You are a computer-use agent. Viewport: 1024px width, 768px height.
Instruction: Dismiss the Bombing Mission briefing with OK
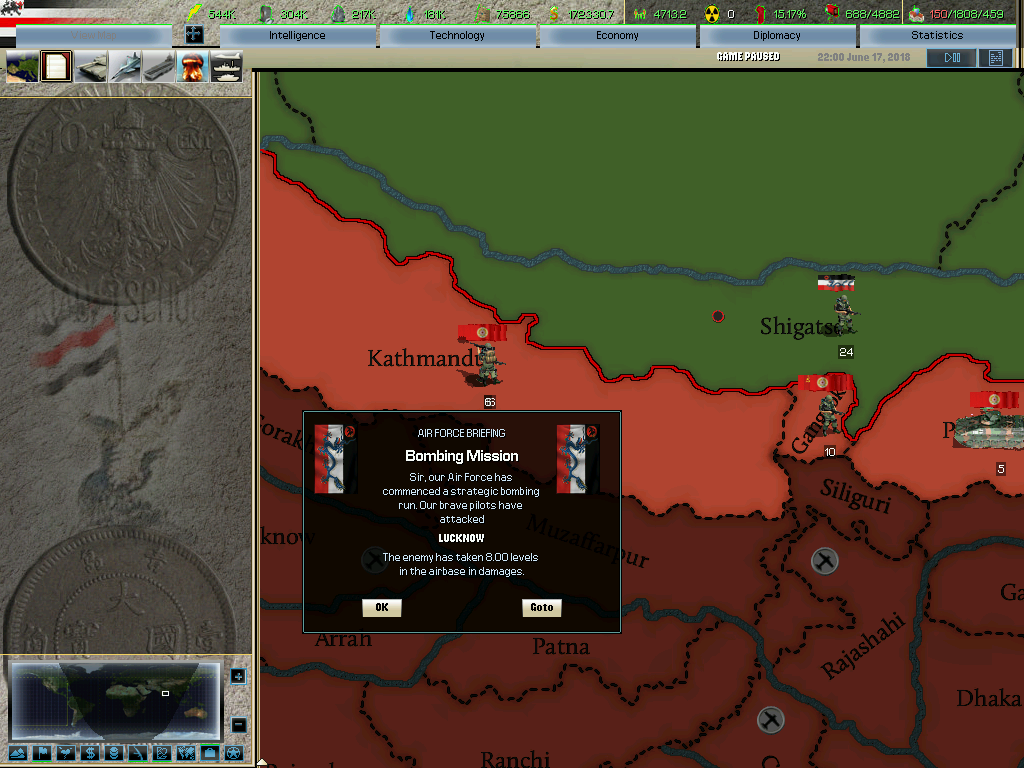(x=381, y=607)
